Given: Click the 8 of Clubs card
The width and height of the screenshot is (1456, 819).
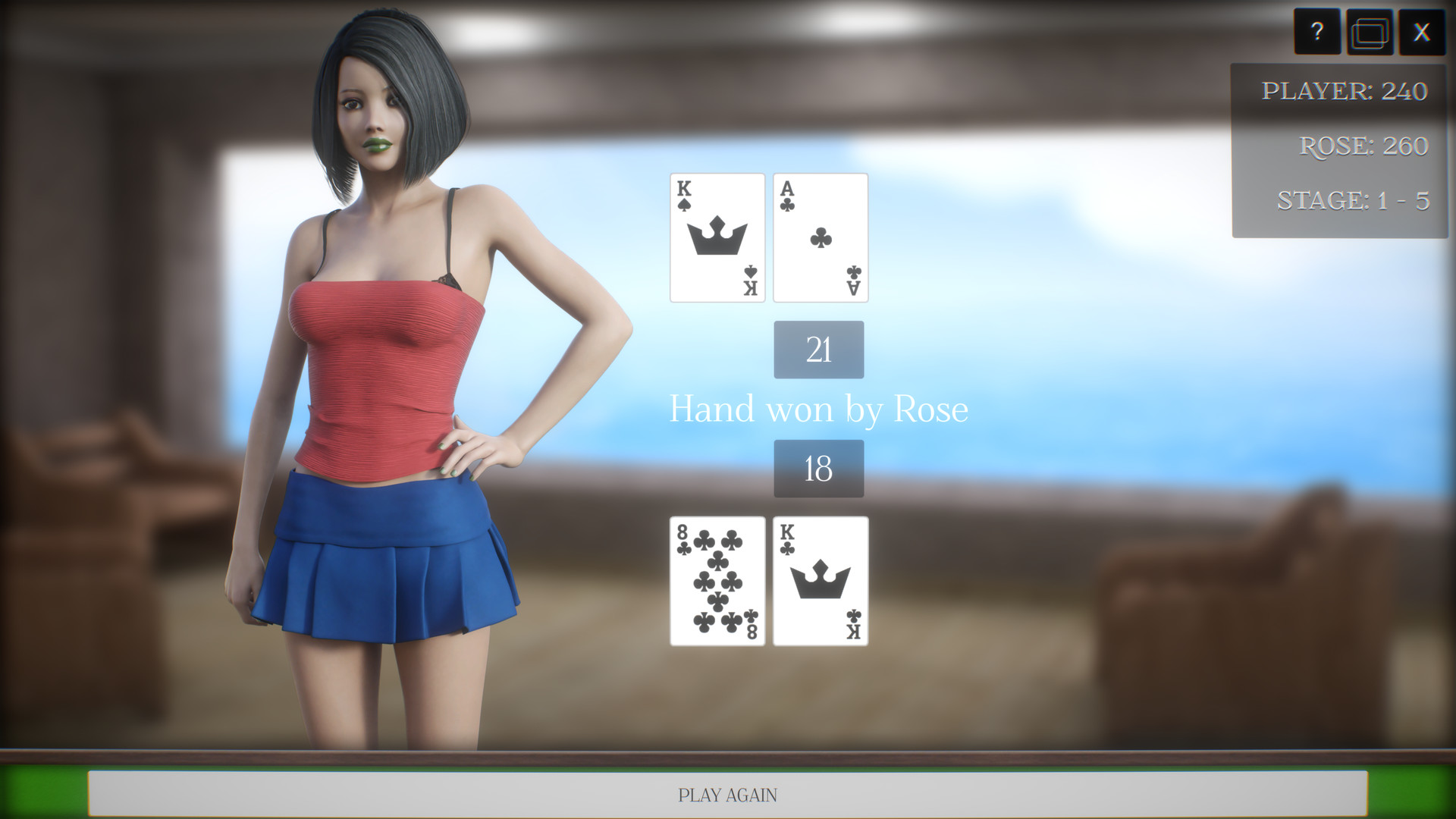Looking at the screenshot, I should point(716,582).
